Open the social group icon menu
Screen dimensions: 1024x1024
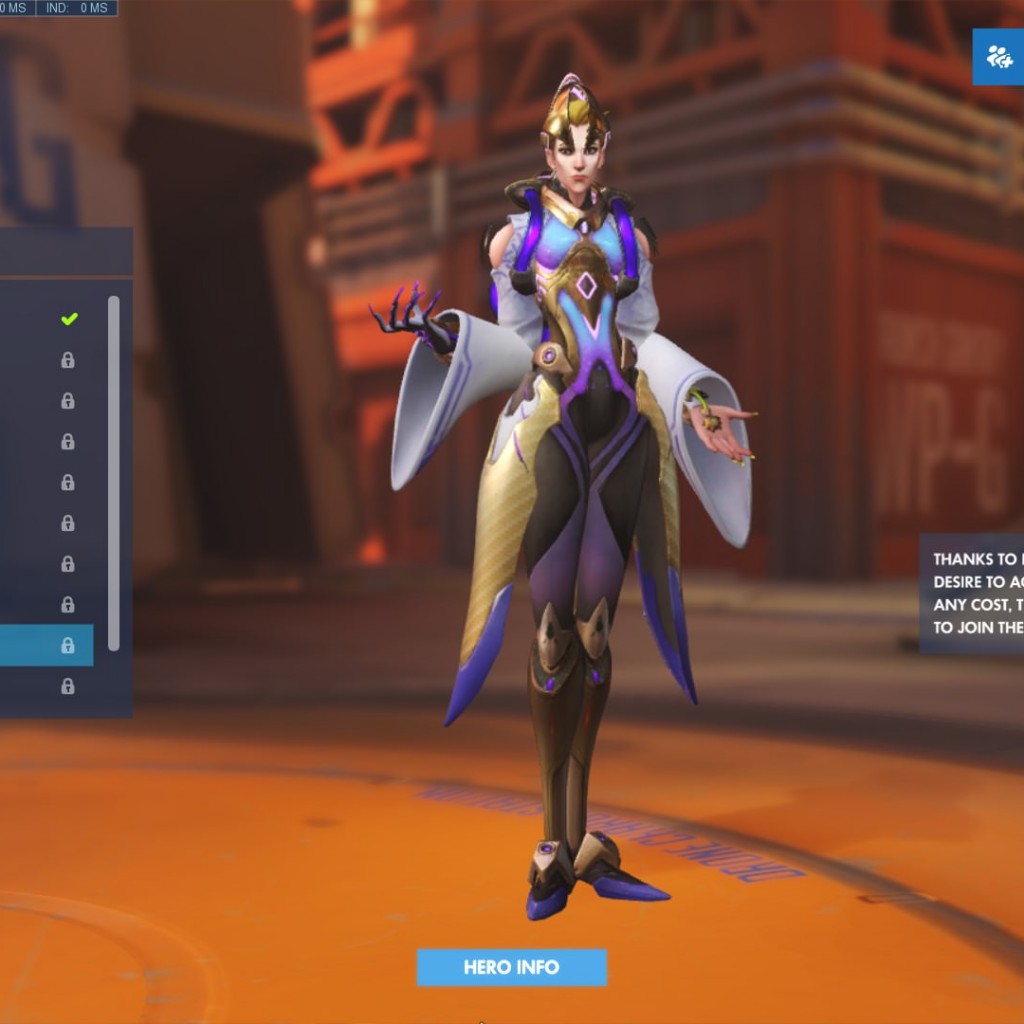pyautogui.click(x=998, y=57)
